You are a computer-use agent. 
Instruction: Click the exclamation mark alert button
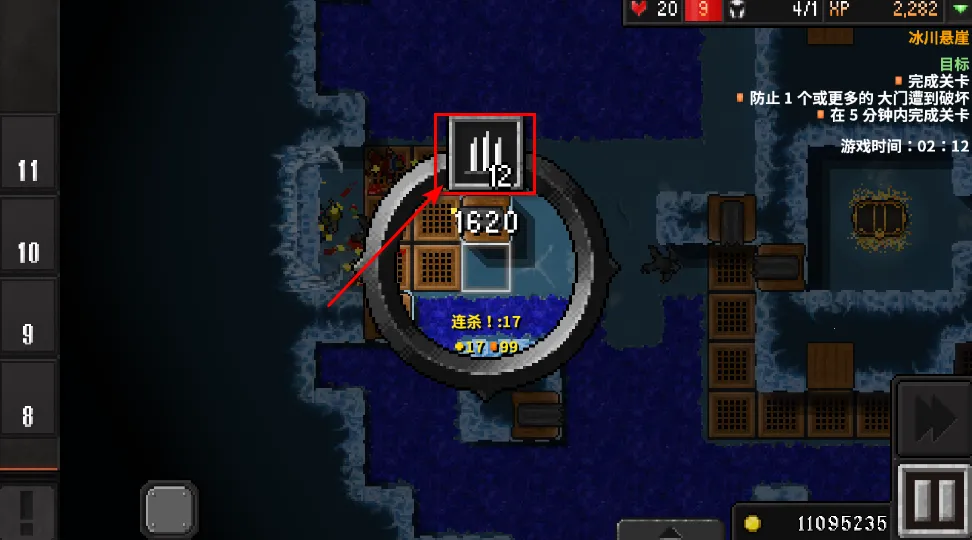coord(27,511)
